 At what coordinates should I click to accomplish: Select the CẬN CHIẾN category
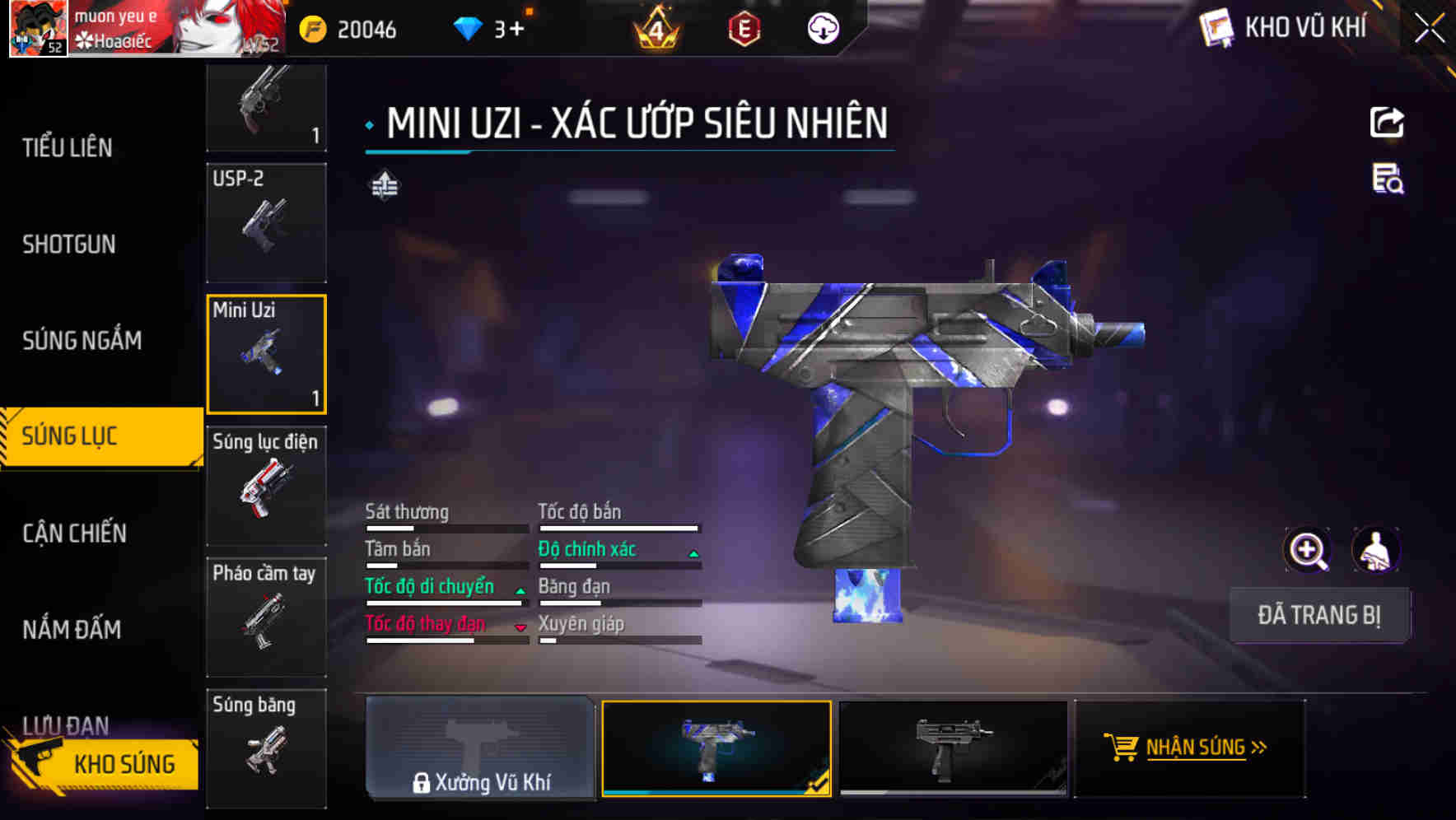click(x=76, y=533)
